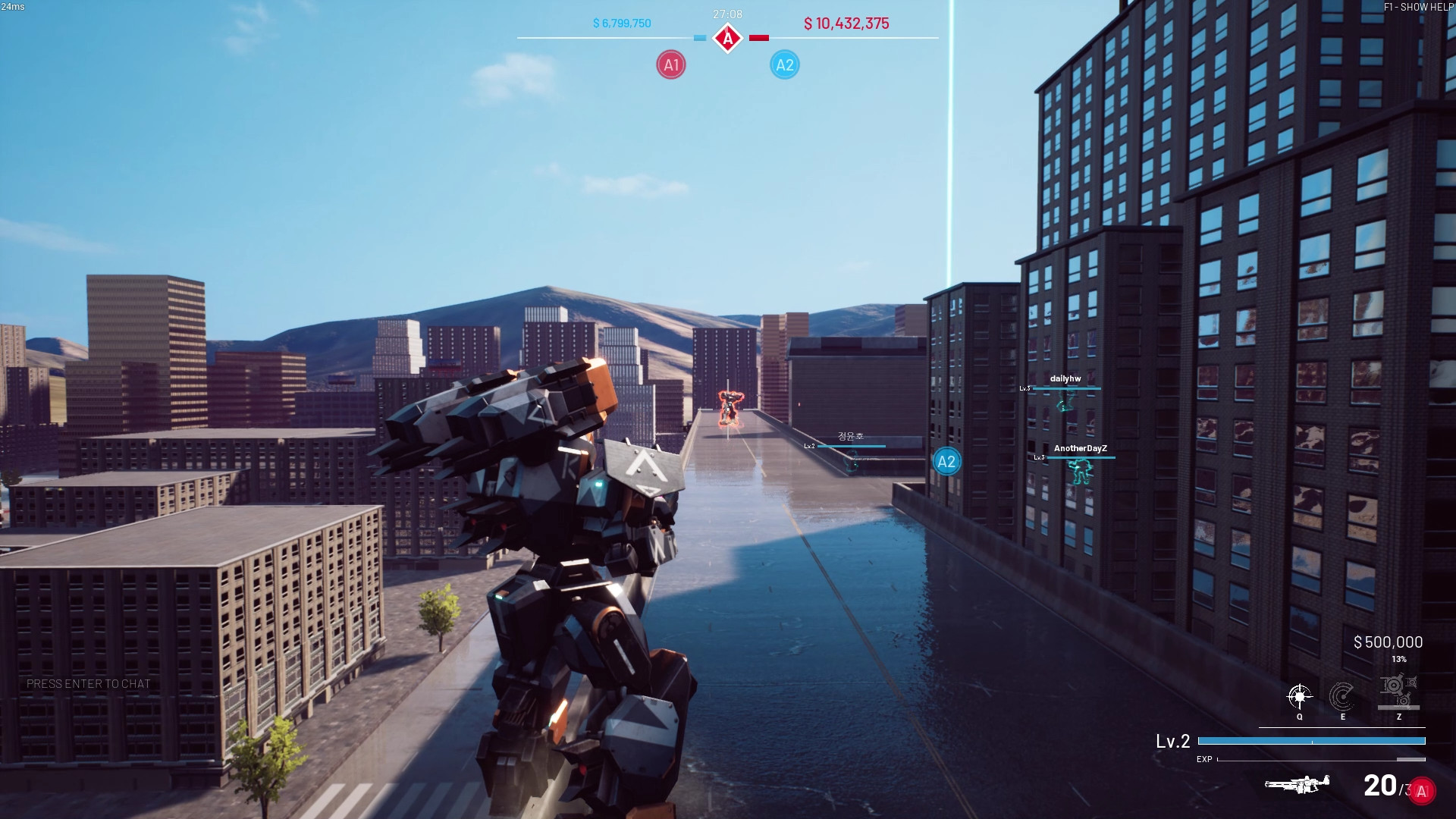This screenshot has height=819, width=1456.
Task: Click the AnotherDayZ player nameplate
Action: click(1081, 448)
